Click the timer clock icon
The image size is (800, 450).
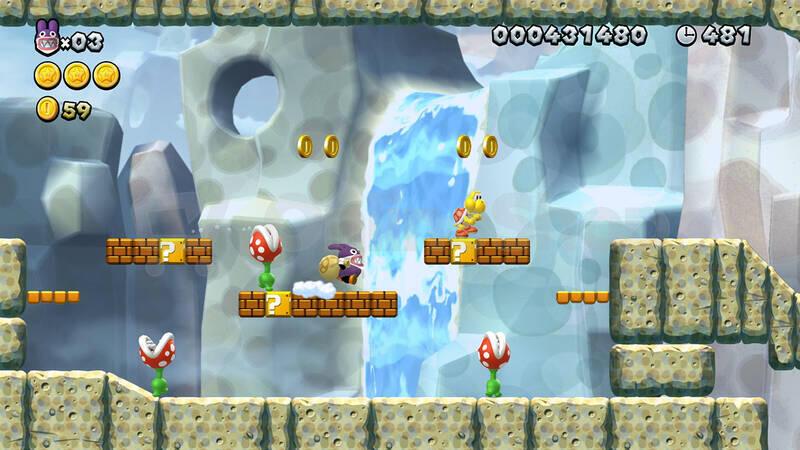tap(686, 35)
